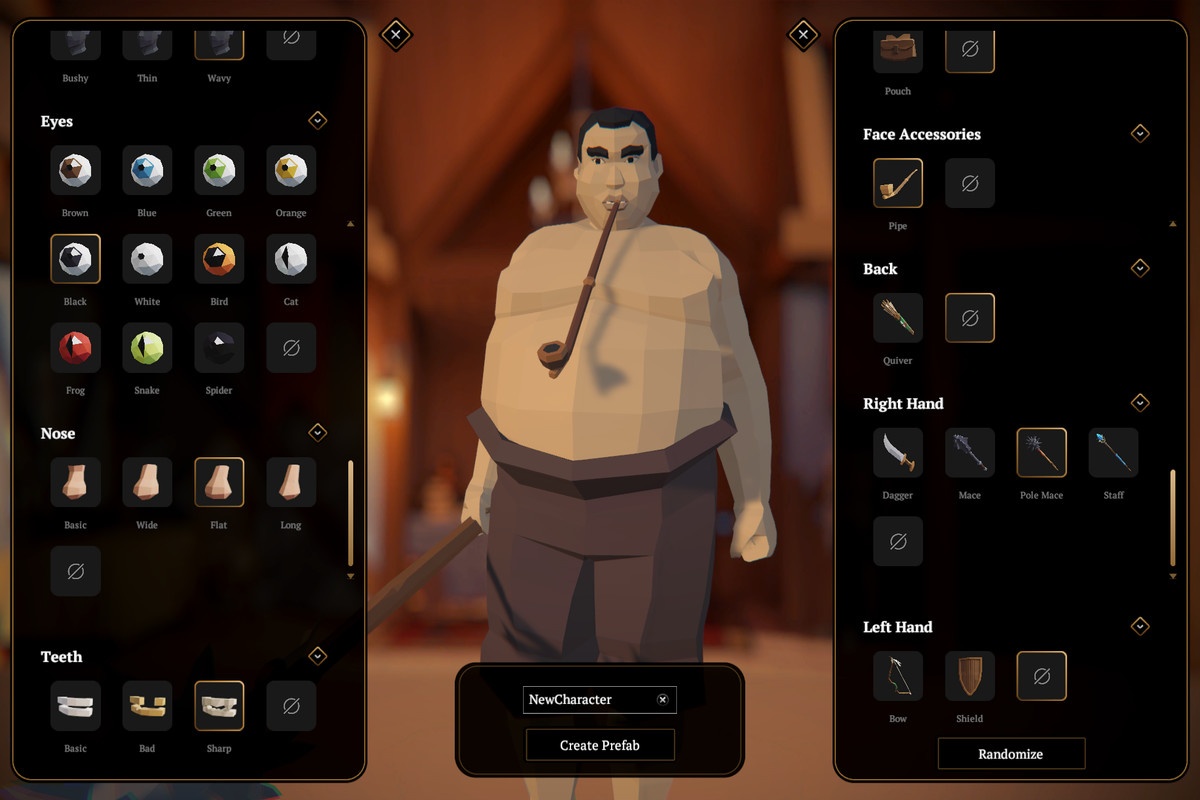
Task: Choose the Frog eyes option
Action: pyautogui.click(x=75, y=348)
